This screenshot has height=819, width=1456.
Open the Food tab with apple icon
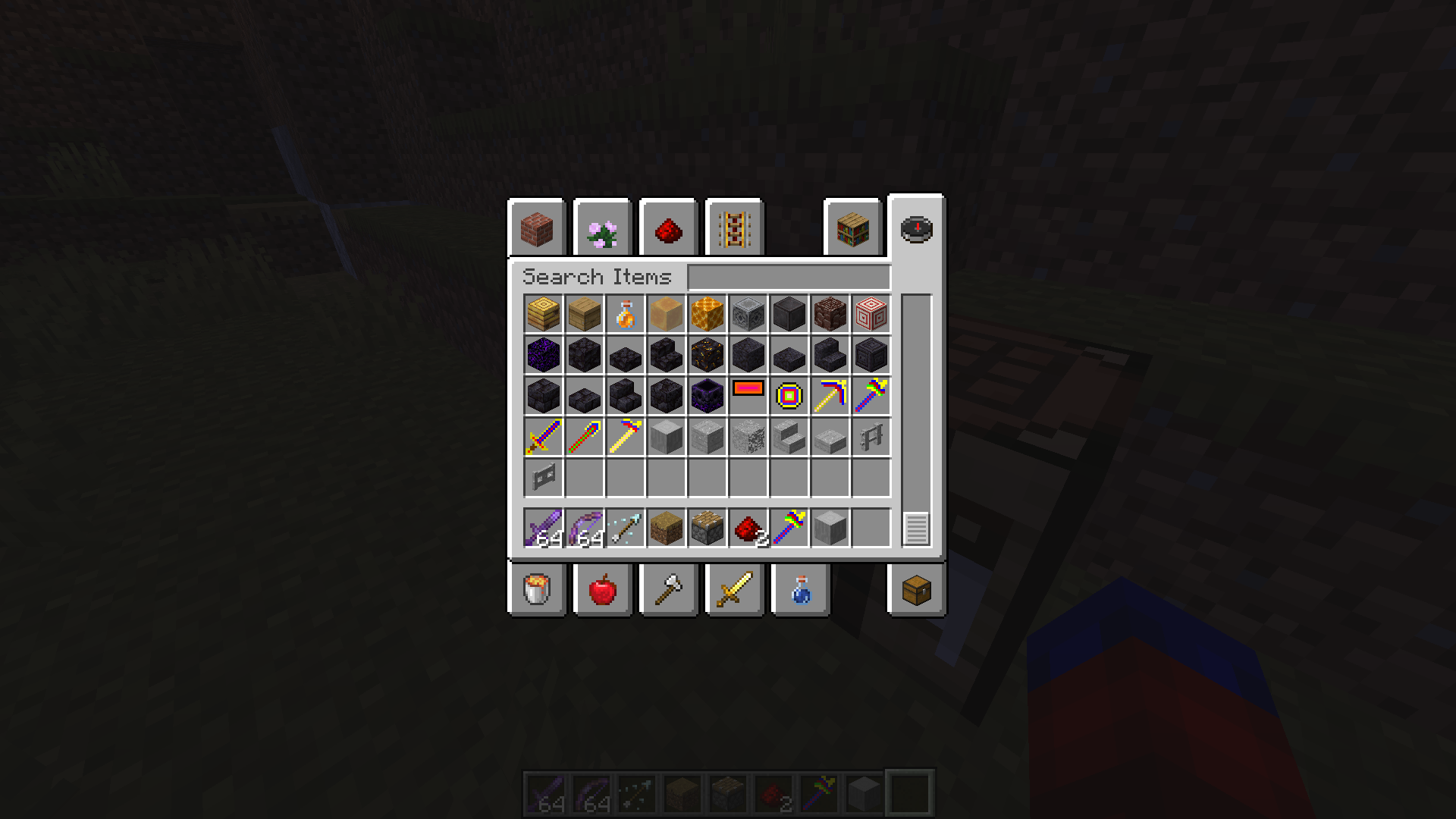click(602, 590)
